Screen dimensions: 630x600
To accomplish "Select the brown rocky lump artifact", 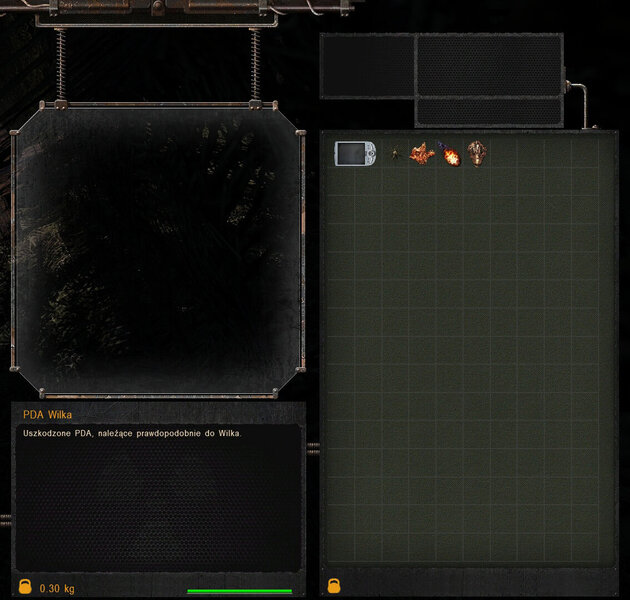I will click(478, 153).
